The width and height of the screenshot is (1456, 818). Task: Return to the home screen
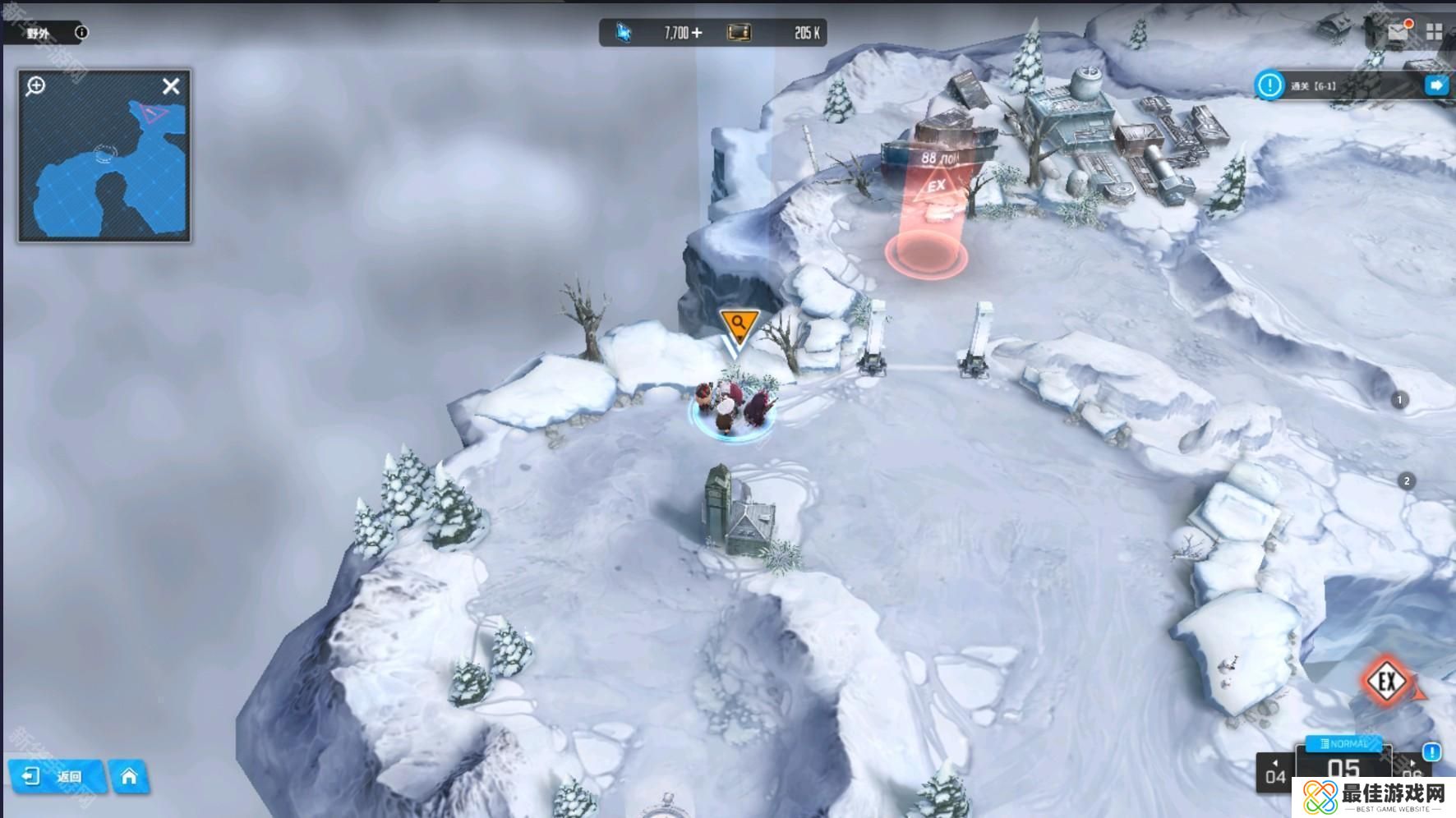129,776
